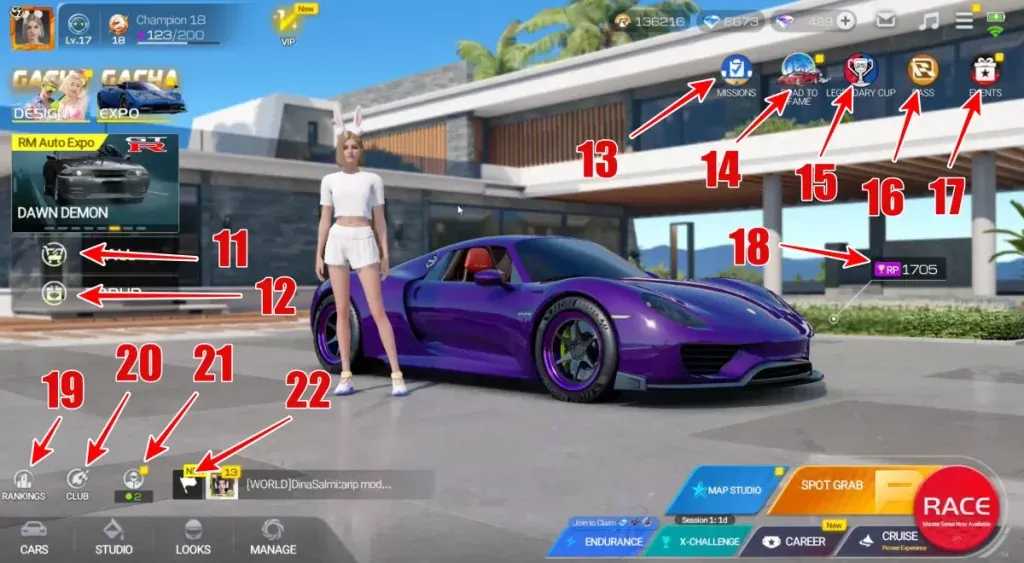
Task: Open the mail envelope inbox
Action: coord(886,20)
